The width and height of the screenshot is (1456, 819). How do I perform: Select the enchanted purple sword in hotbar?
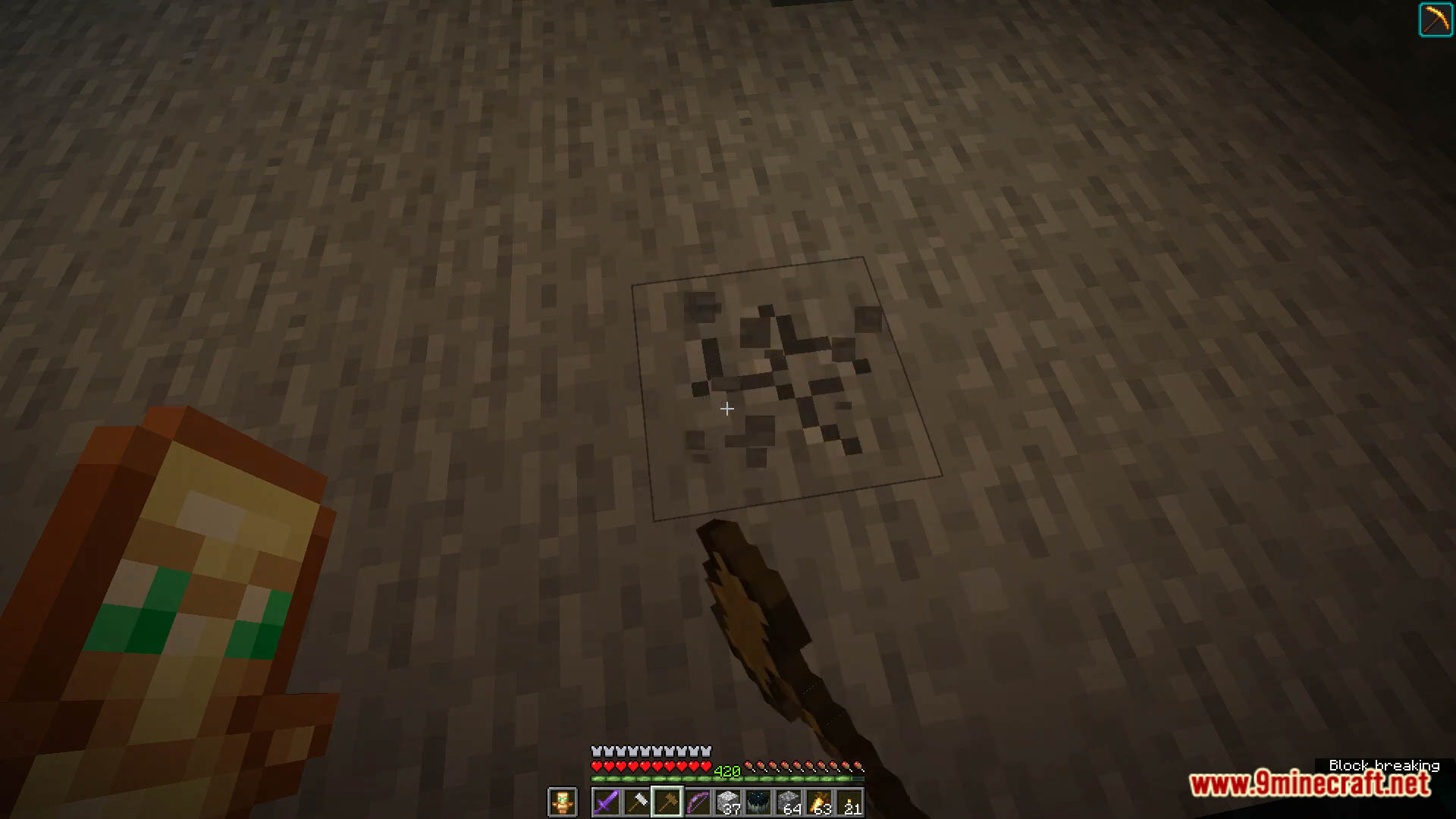[x=607, y=802]
